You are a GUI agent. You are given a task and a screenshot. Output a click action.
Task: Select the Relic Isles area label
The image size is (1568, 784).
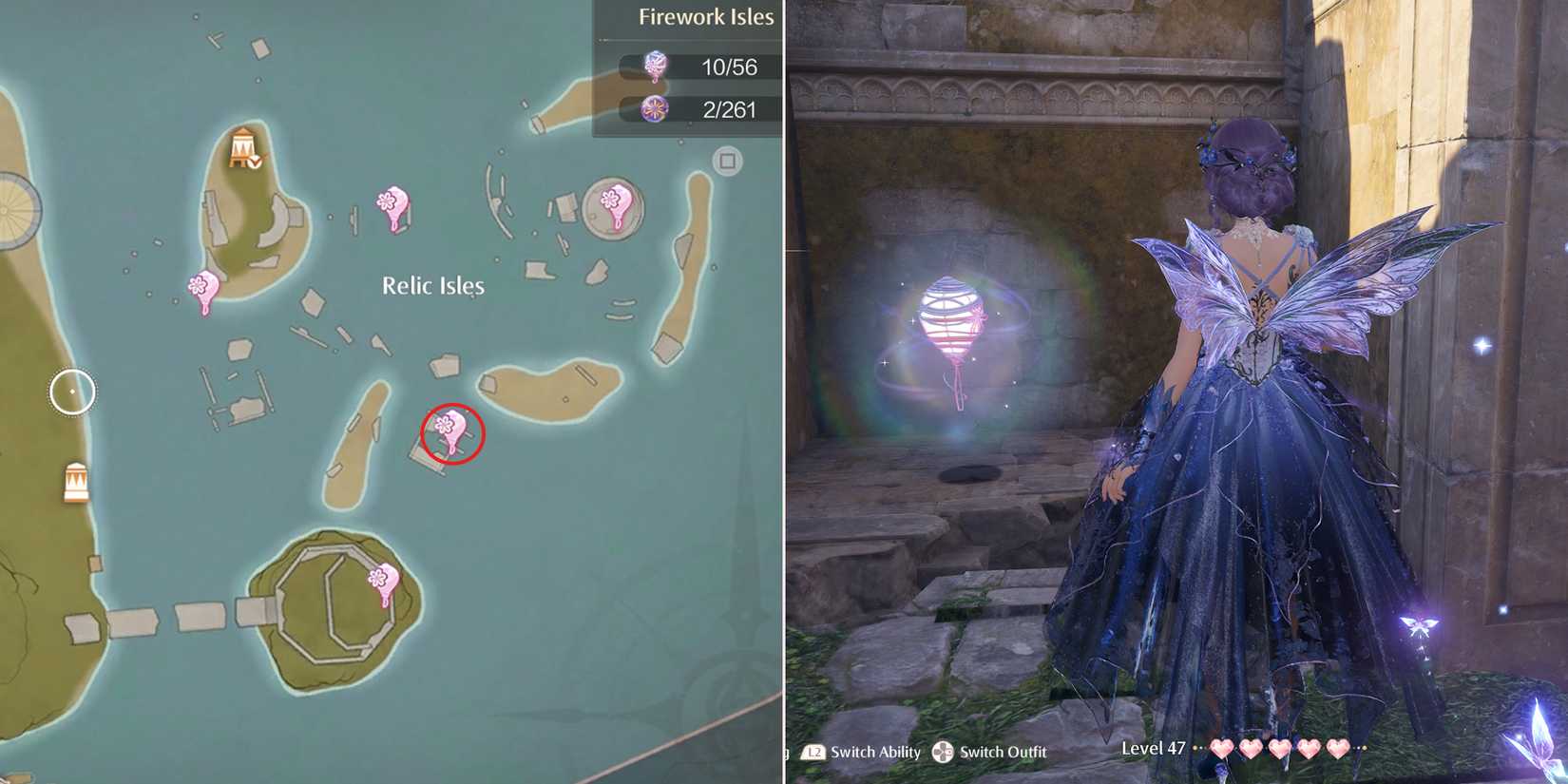point(432,284)
